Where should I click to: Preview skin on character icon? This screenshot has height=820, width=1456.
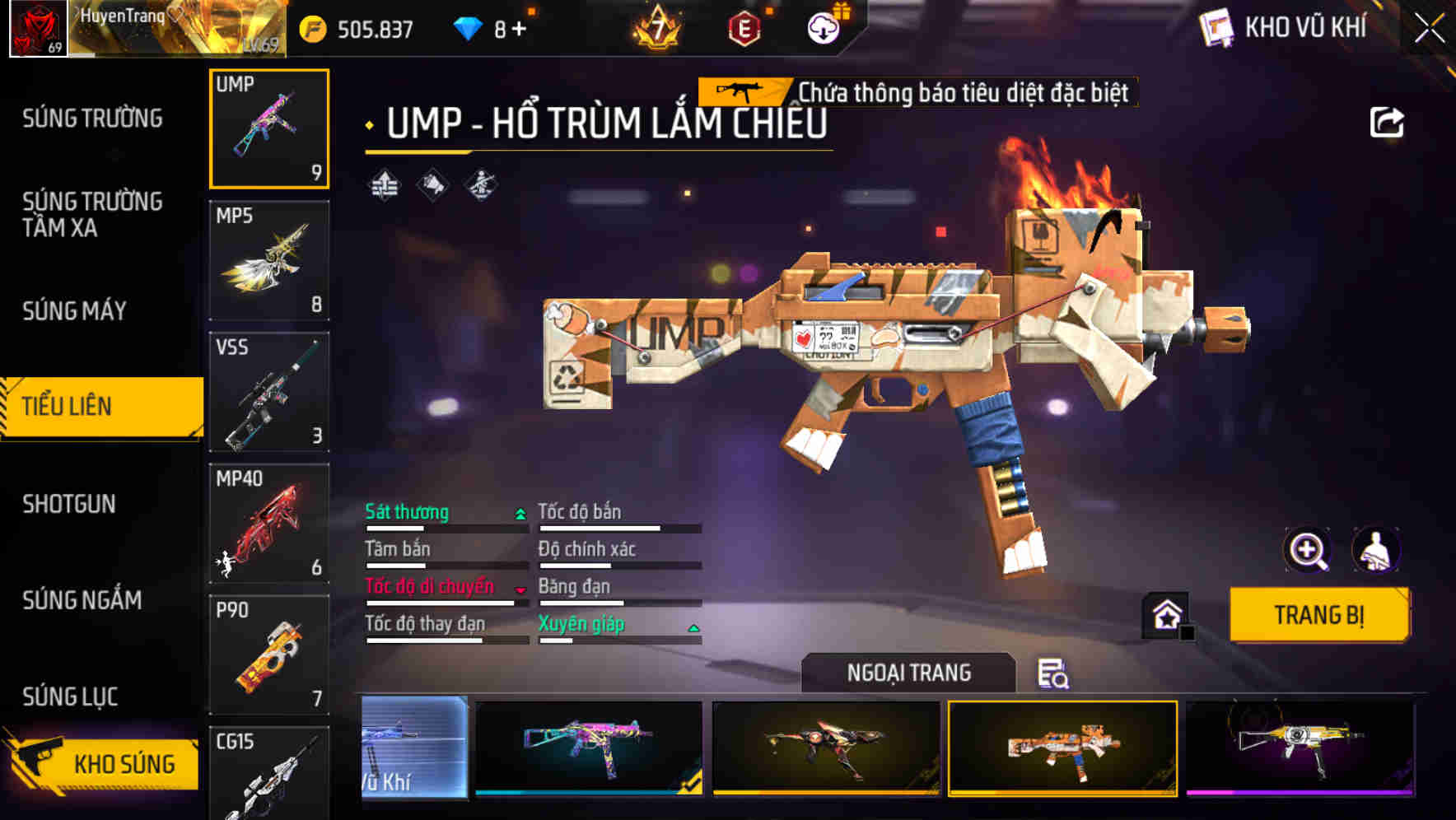(x=1375, y=550)
